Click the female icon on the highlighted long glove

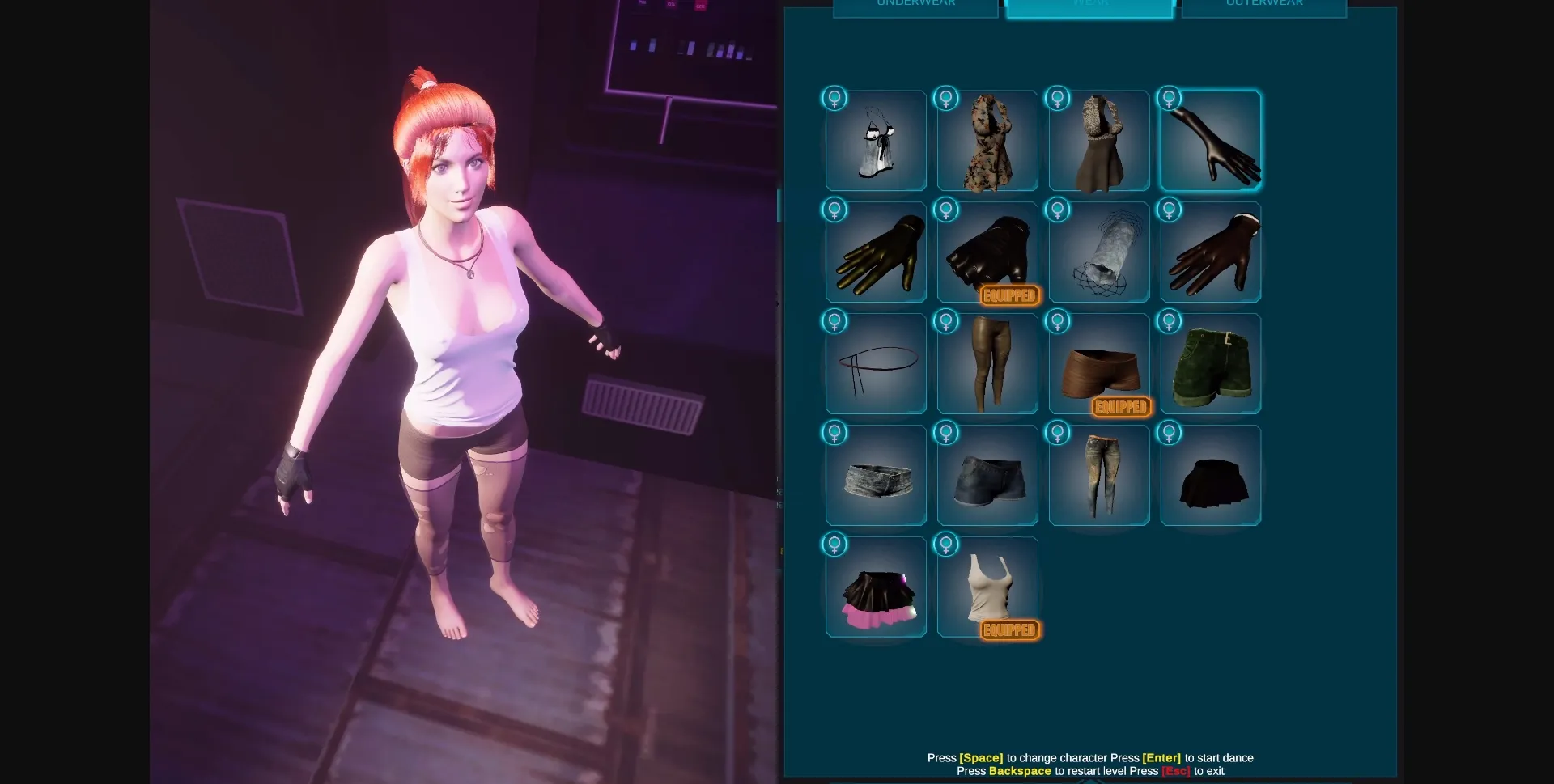tap(1170, 98)
